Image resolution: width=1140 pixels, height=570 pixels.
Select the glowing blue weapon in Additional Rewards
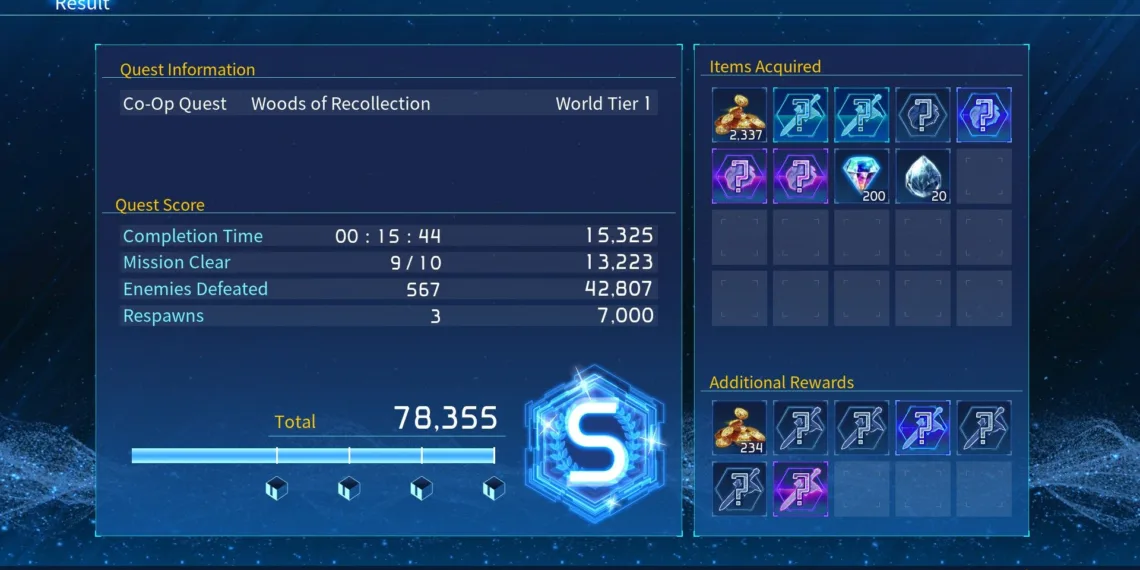click(922, 428)
